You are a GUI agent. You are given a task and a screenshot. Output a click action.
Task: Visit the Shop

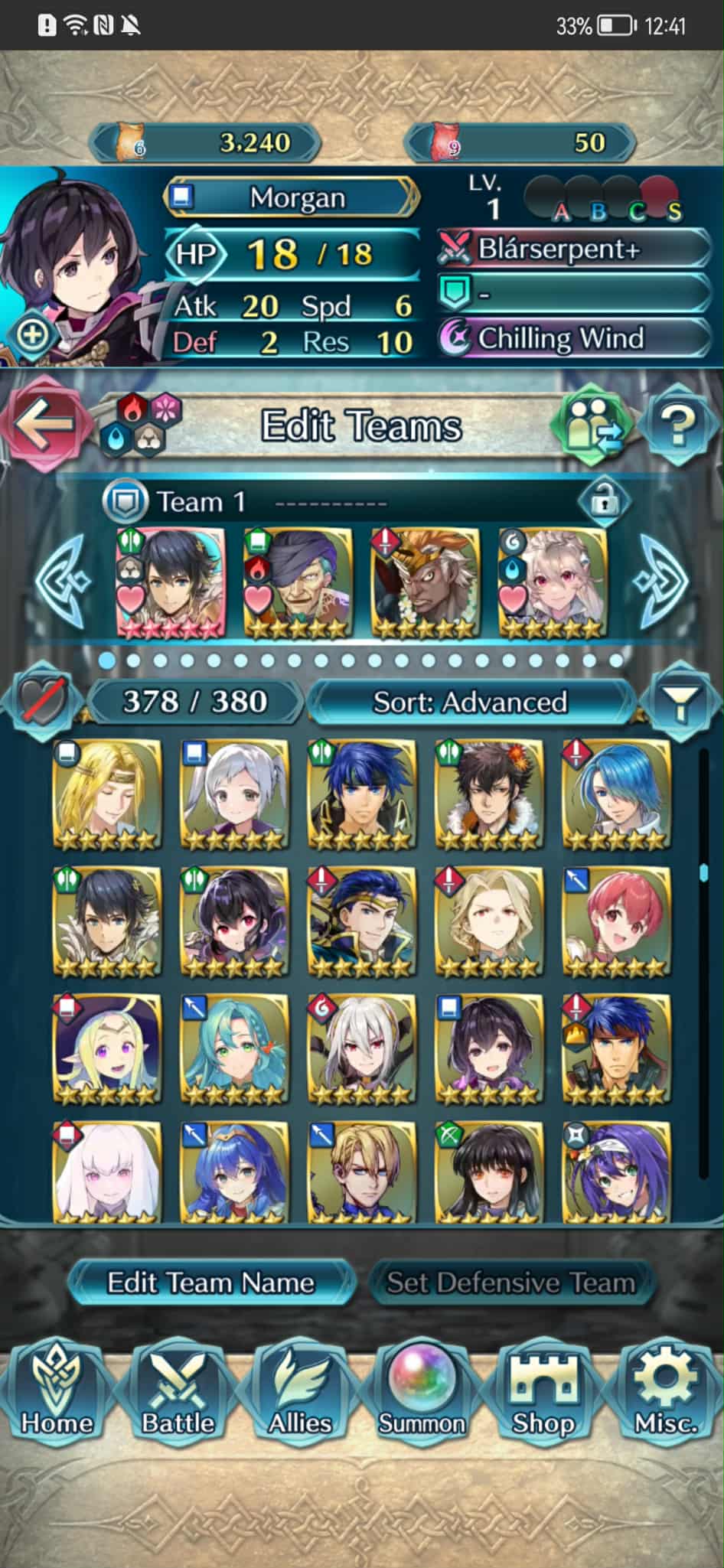coord(543,1393)
